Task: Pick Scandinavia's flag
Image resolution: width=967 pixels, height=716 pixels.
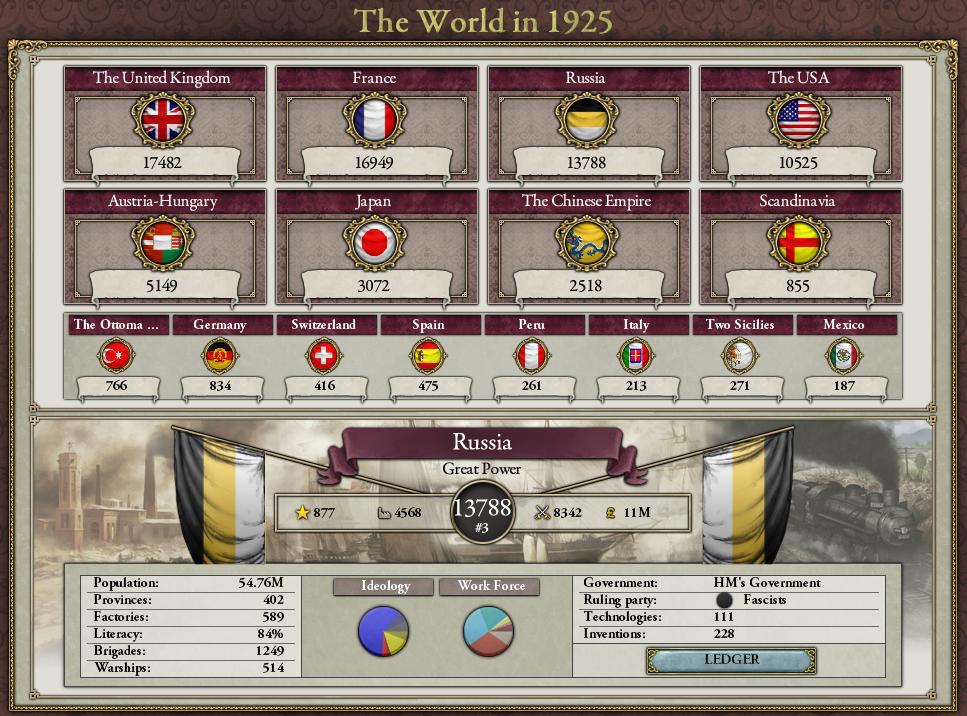Action: (x=797, y=244)
